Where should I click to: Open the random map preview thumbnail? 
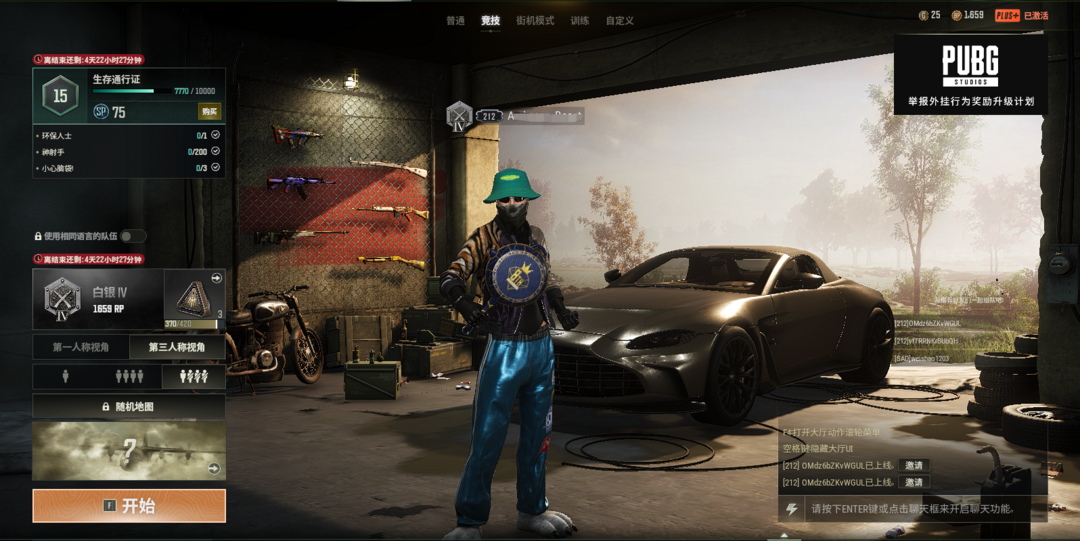pyautogui.click(x=129, y=450)
